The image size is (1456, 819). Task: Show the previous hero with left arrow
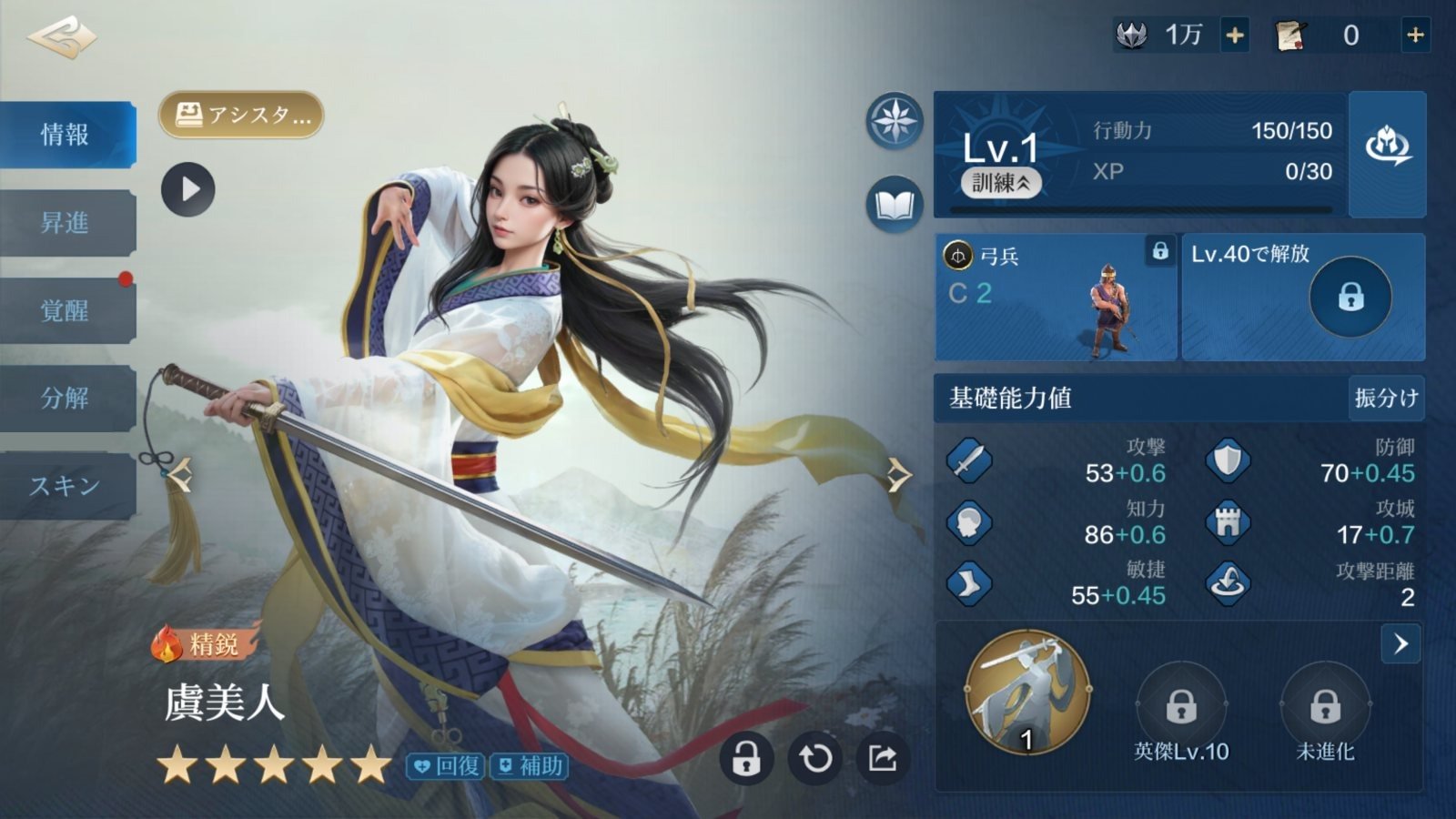179,474
